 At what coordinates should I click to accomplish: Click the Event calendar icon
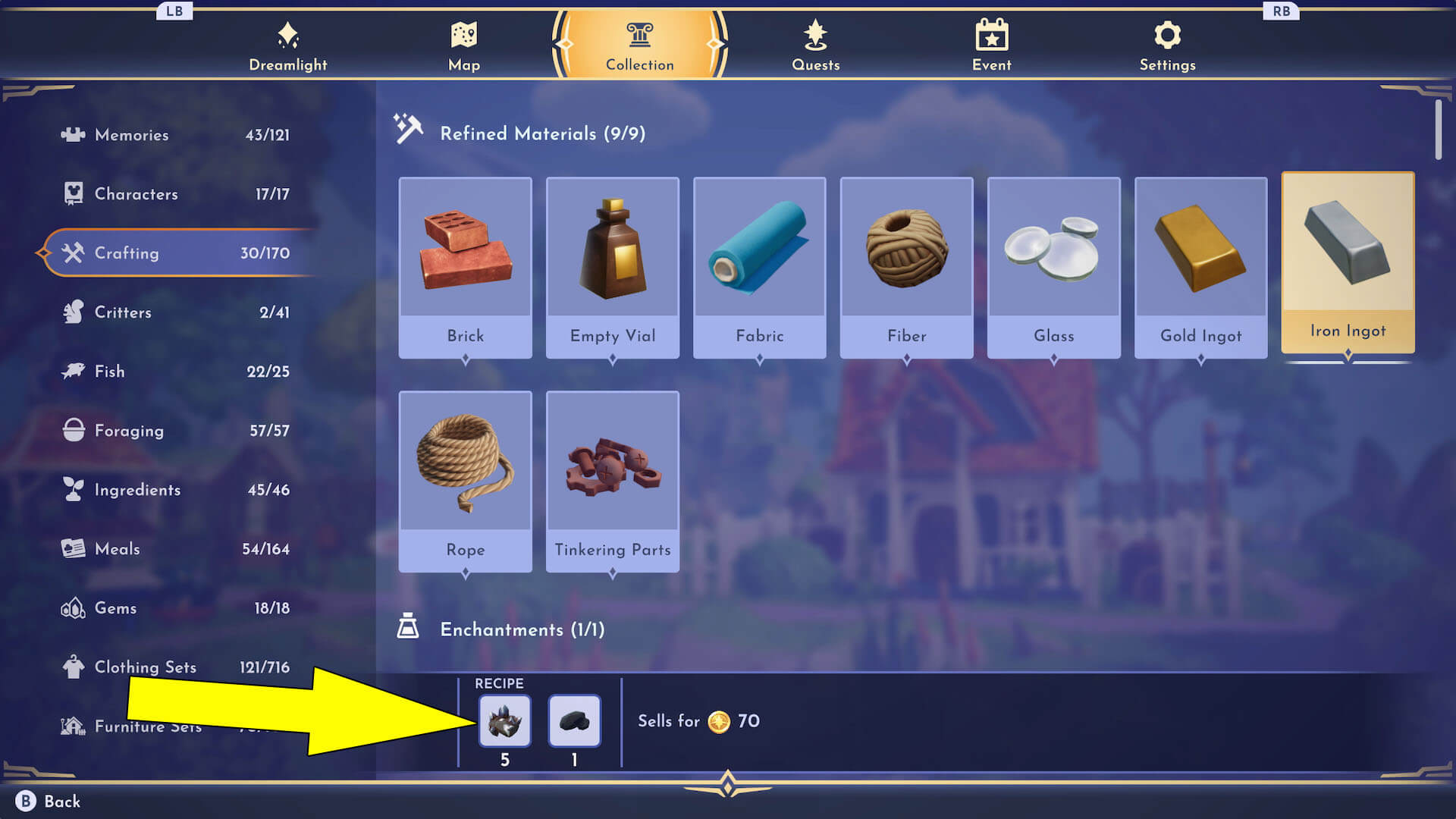tap(991, 33)
